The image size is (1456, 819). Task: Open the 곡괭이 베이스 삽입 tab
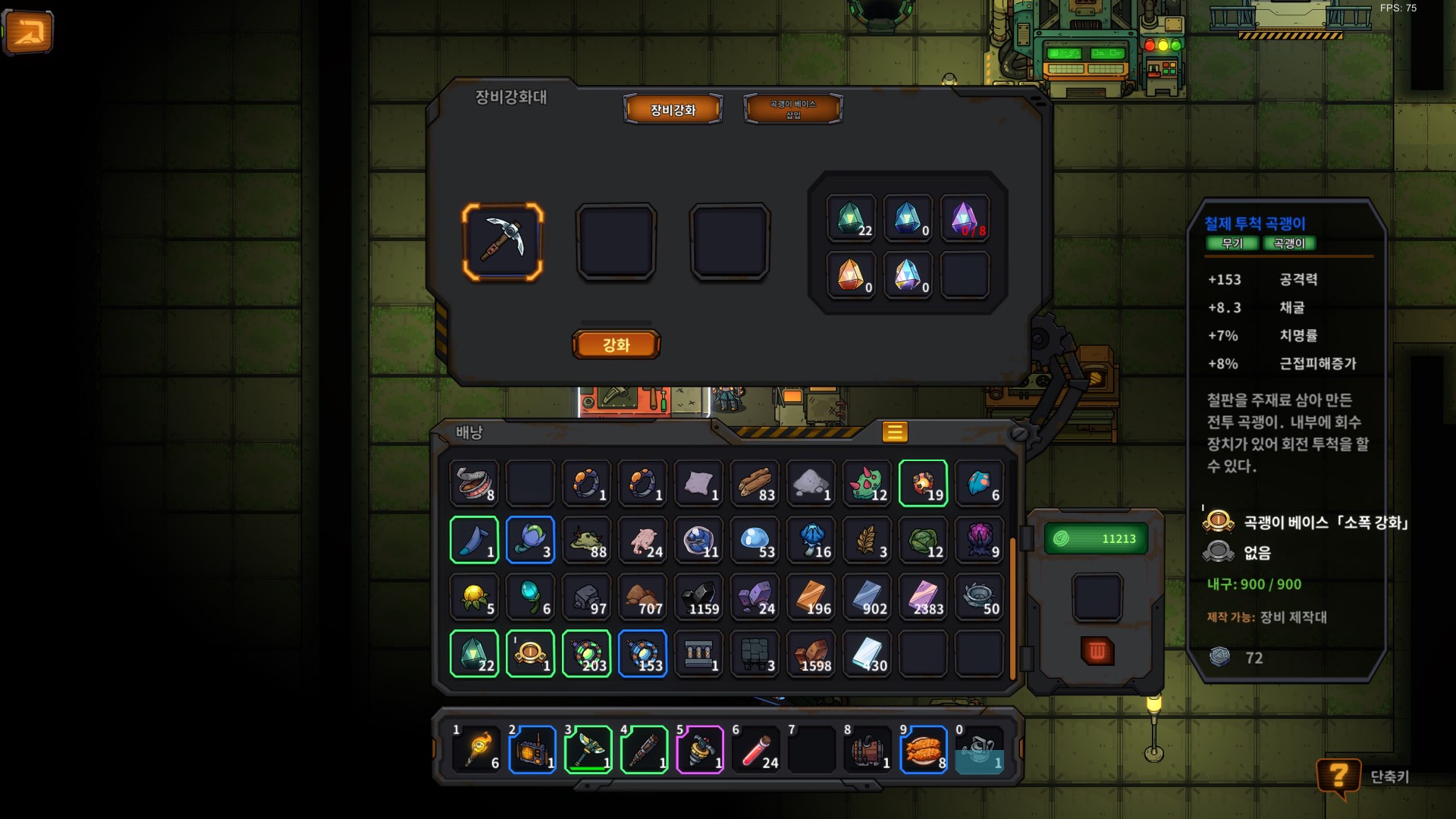point(792,109)
